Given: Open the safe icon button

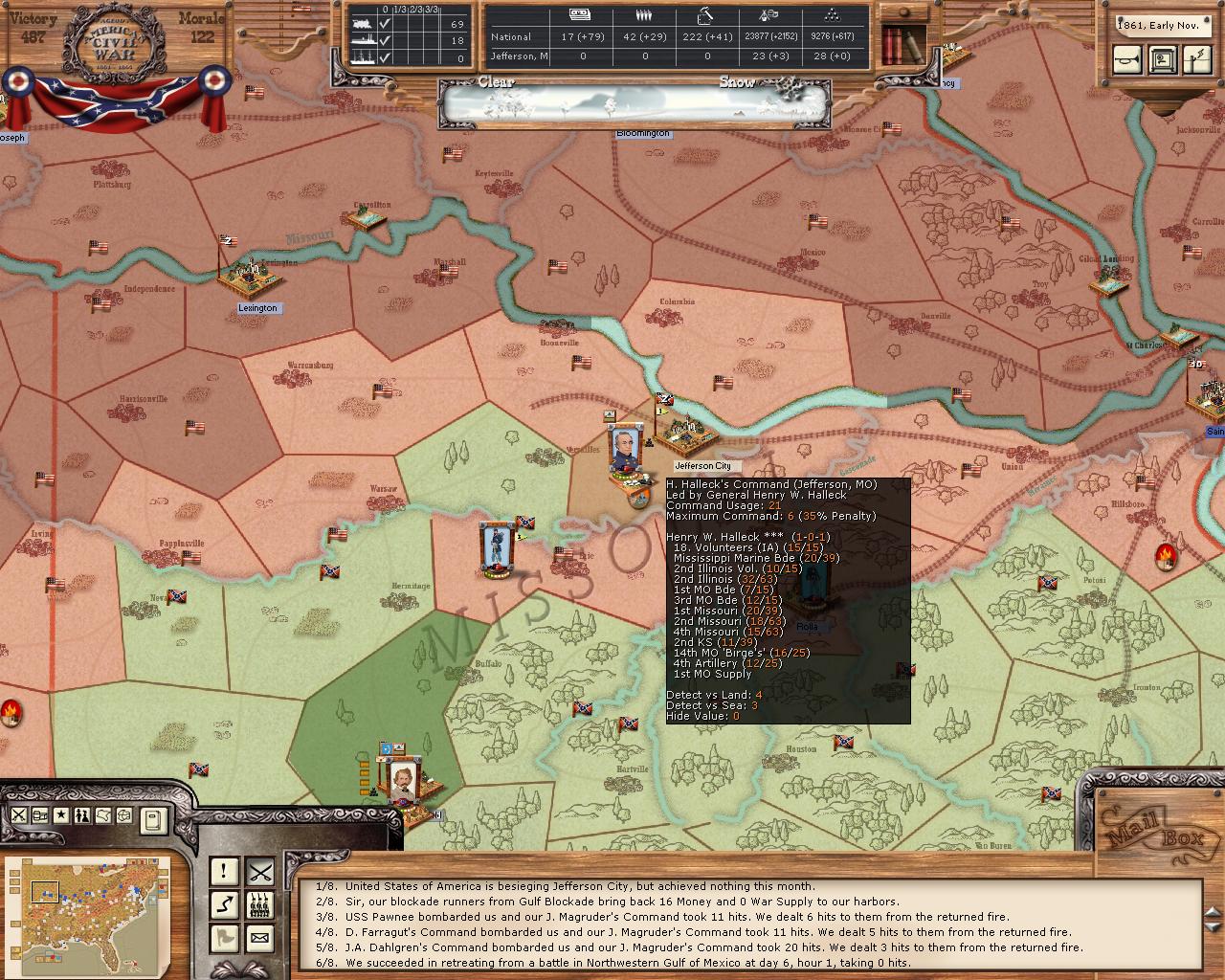Looking at the screenshot, I should 1162,60.
